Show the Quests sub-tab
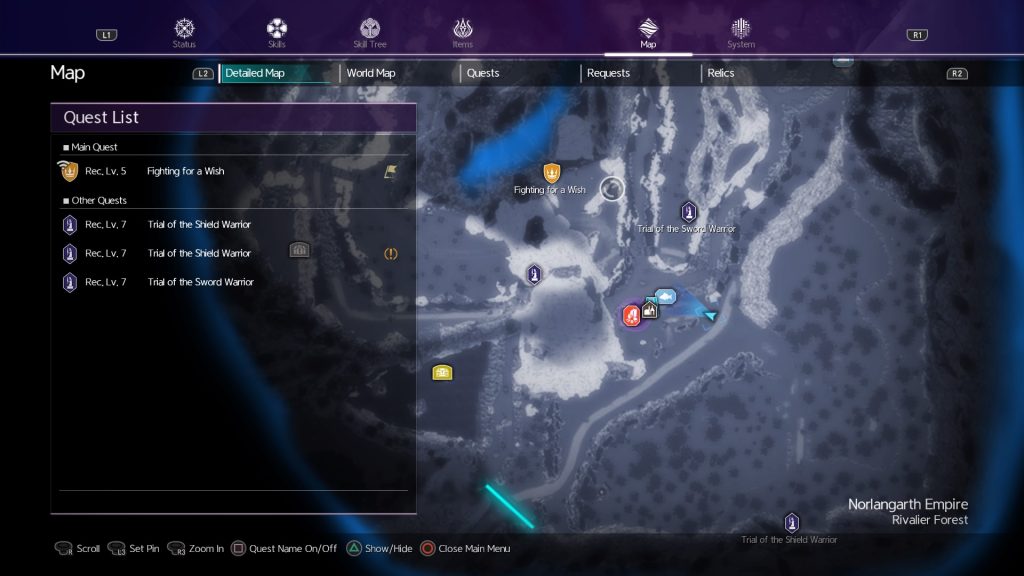1024x576 pixels. tap(483, 73)
